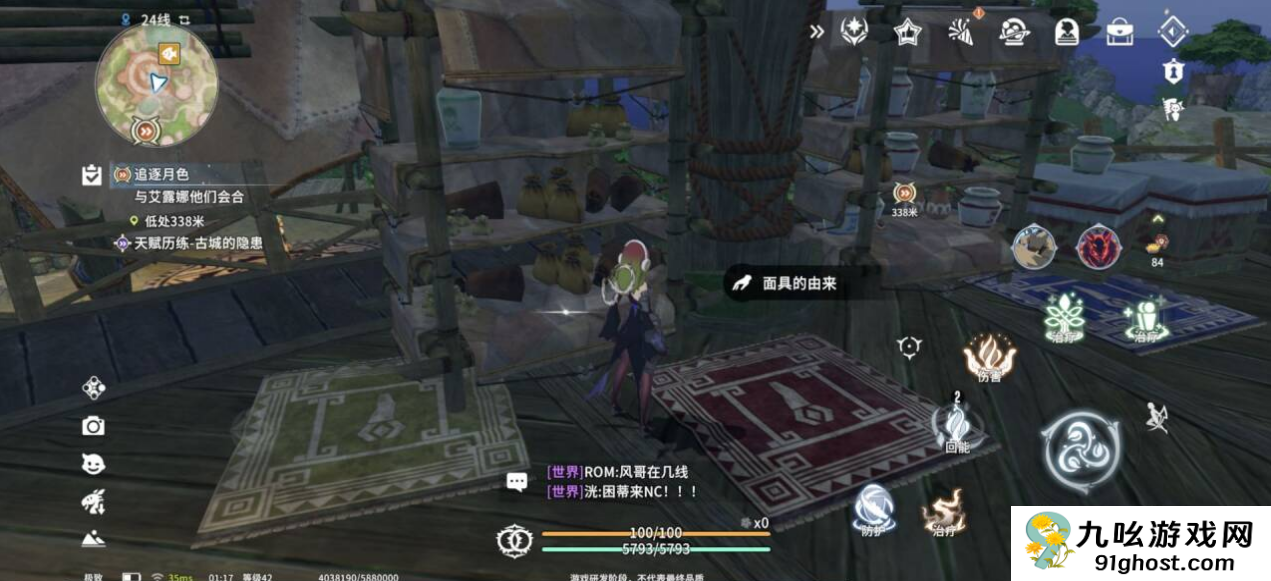This screenshot has width=1271, height=581.
Task: Open the briefcase bag icon
Action: pyautogui.click(x=1119, y=31)
